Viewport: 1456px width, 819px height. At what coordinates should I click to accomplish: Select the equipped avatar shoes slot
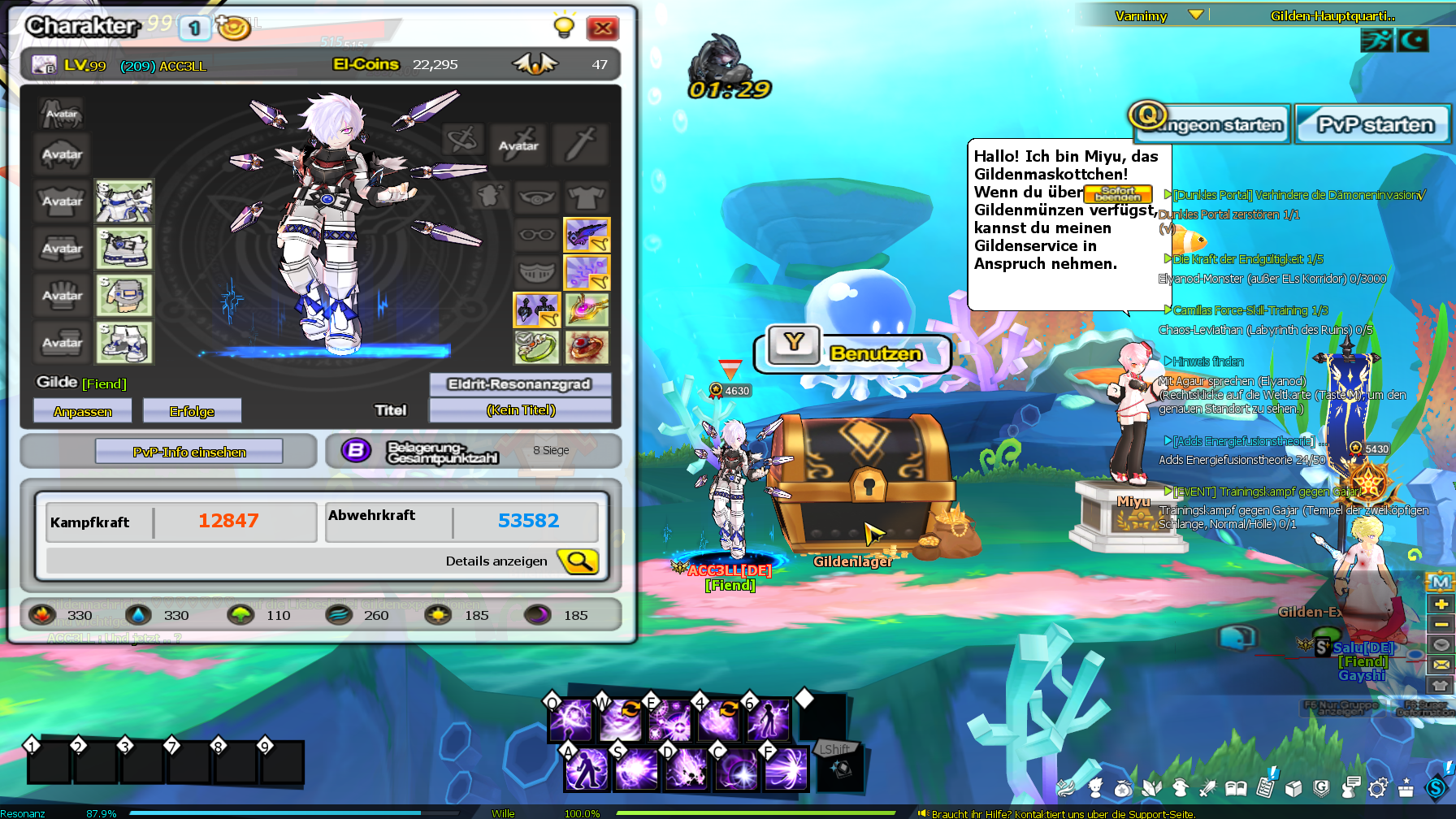(x=123, y=342)
